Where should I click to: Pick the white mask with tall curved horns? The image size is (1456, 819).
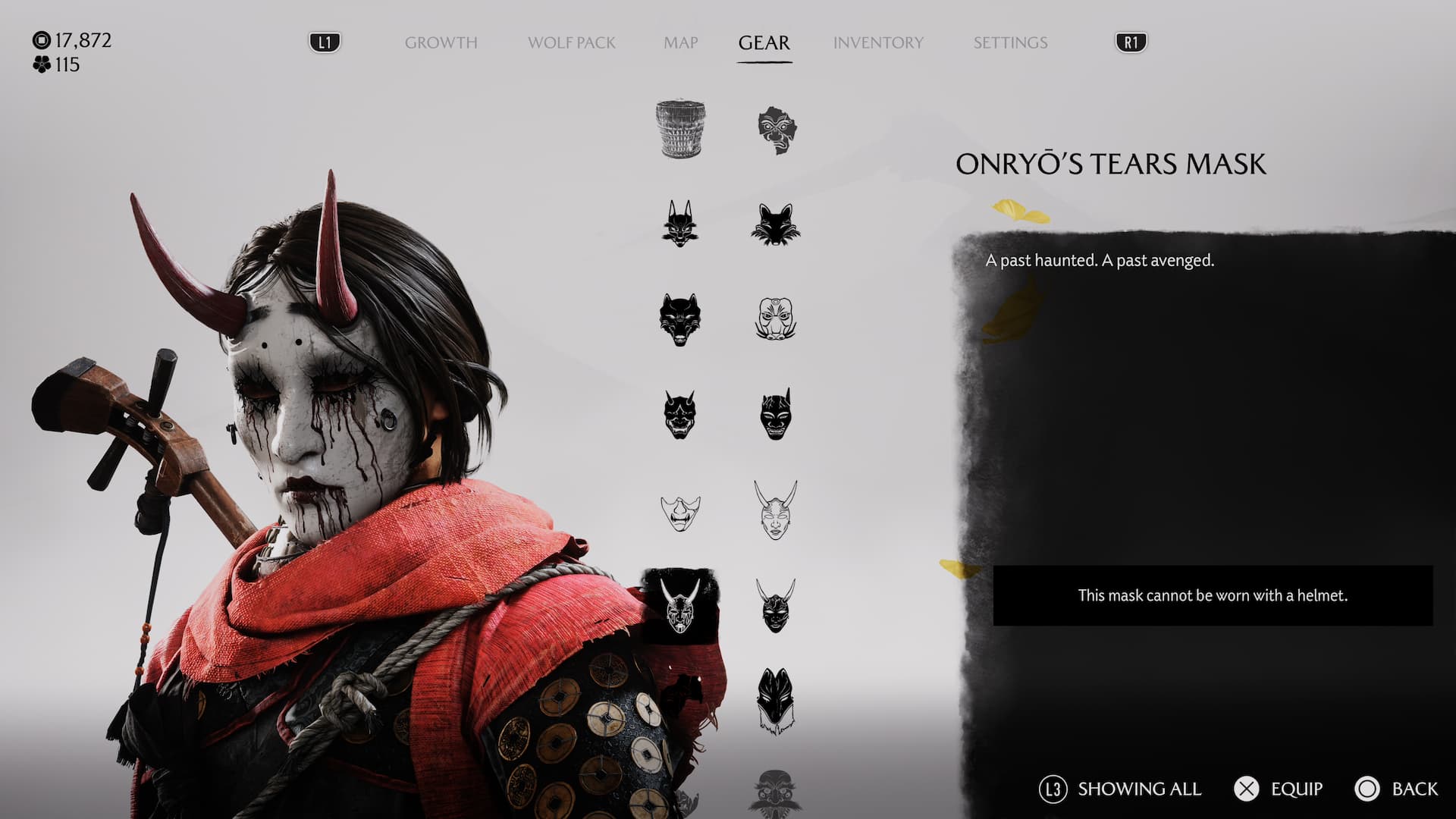(775, 510)
